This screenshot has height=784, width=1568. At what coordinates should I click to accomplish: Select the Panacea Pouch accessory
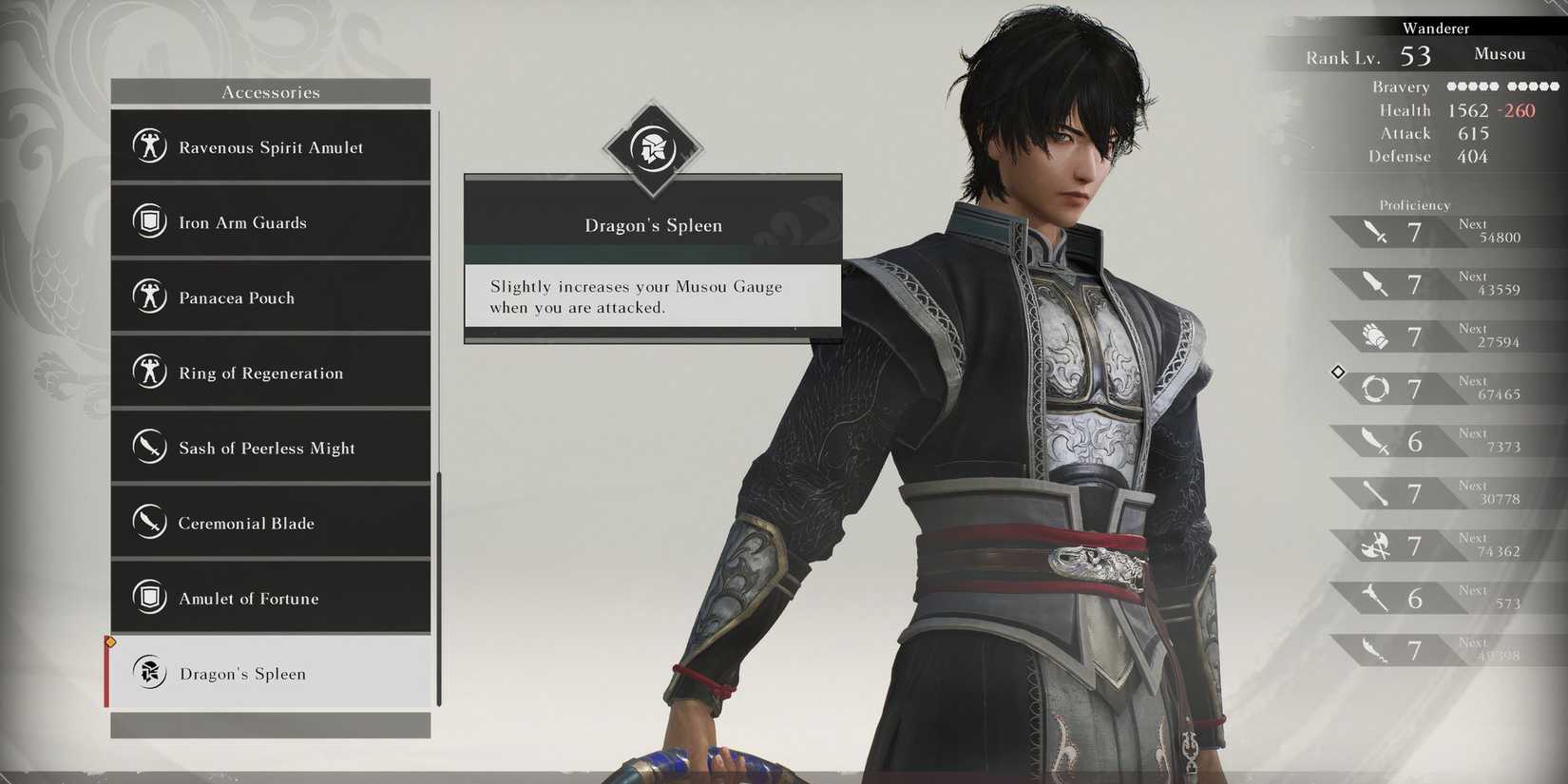[271, 296]
